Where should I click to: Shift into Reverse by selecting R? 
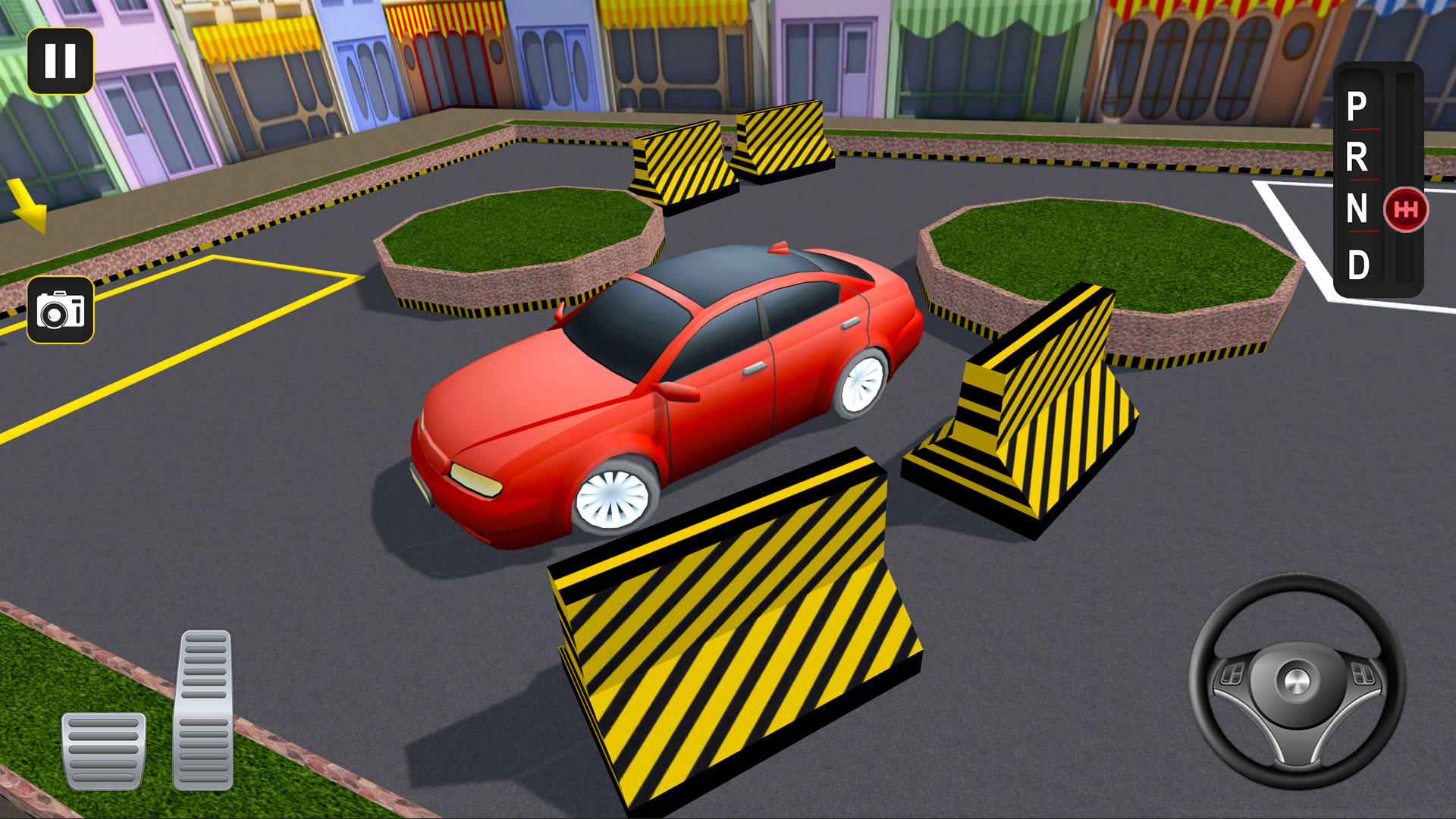(x=1357, y=158)
